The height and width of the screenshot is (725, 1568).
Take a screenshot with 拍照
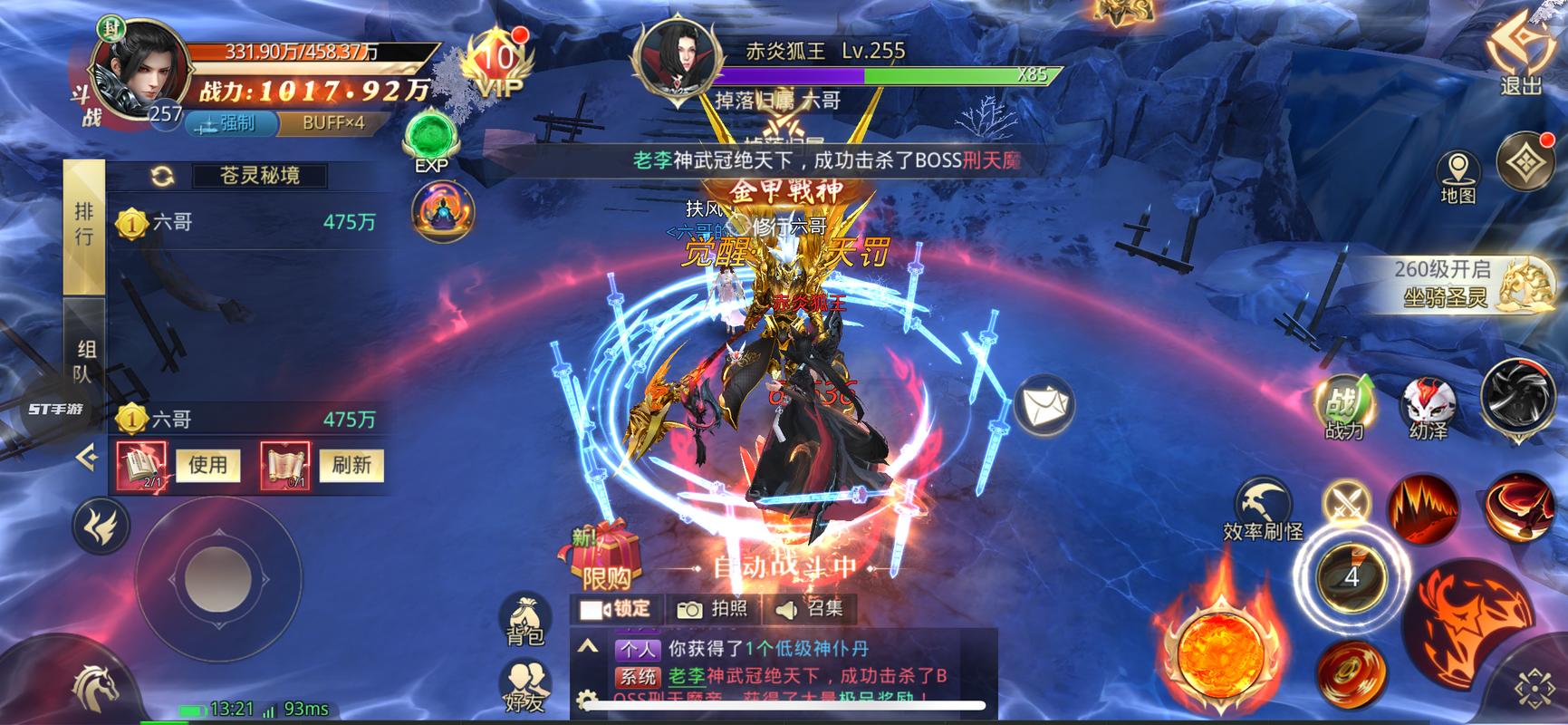[x=714, y=609]
